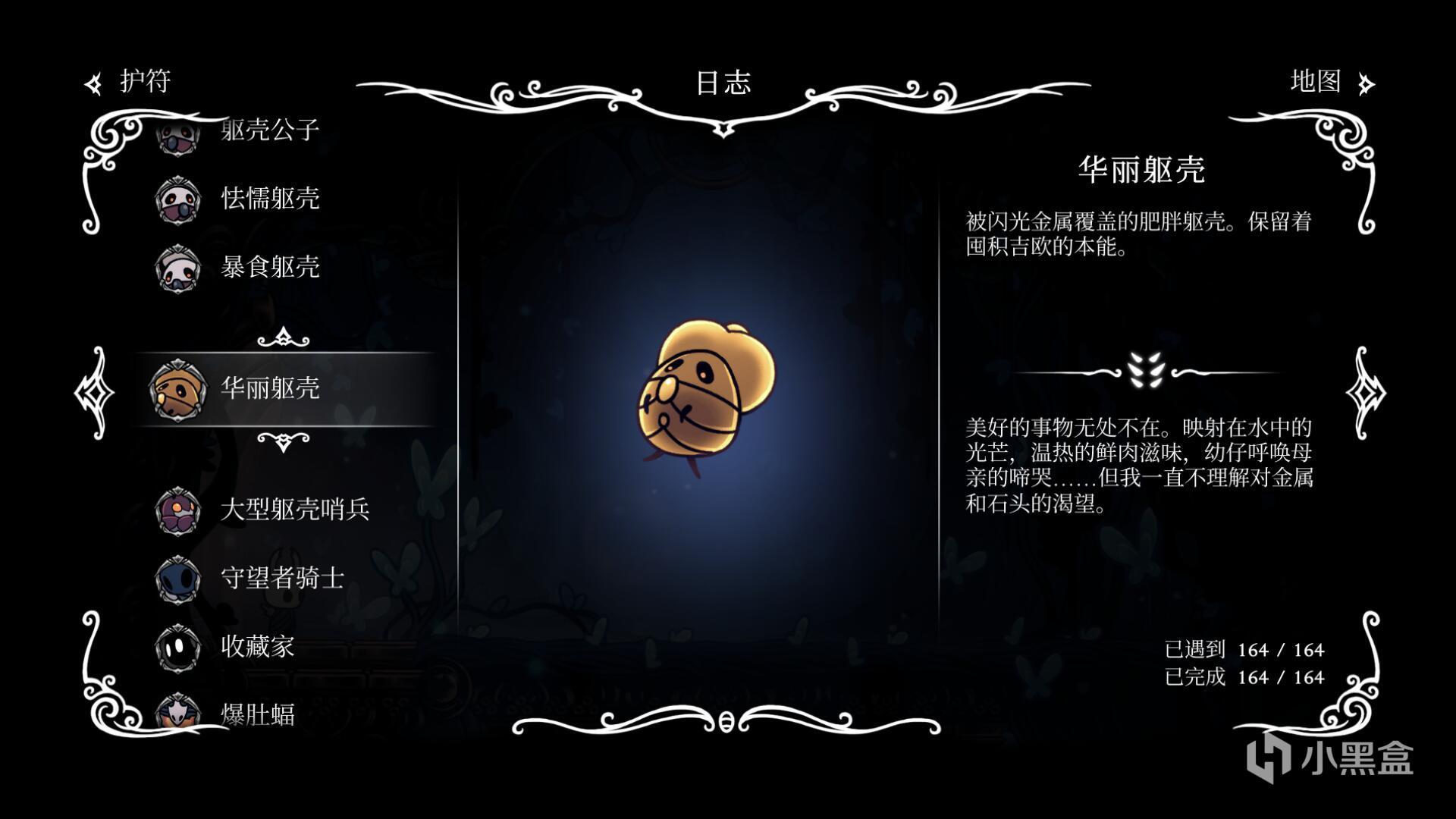Select the 守望者骑士 entry

(x=282, y=578)
